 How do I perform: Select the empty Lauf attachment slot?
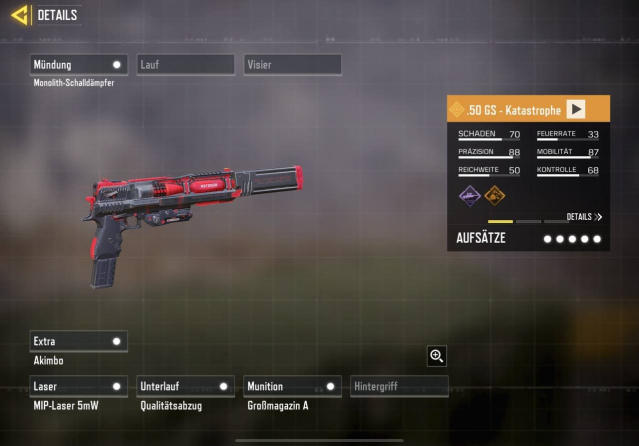pyautogui.click(x=185, y=64)
